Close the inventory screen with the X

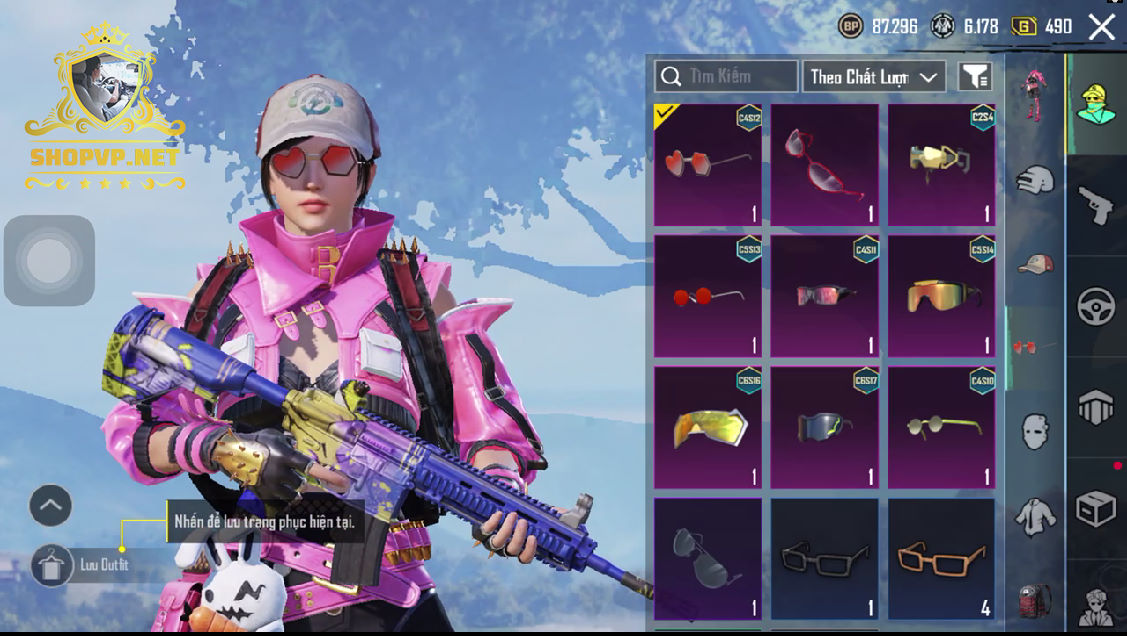coord(1101,27)
